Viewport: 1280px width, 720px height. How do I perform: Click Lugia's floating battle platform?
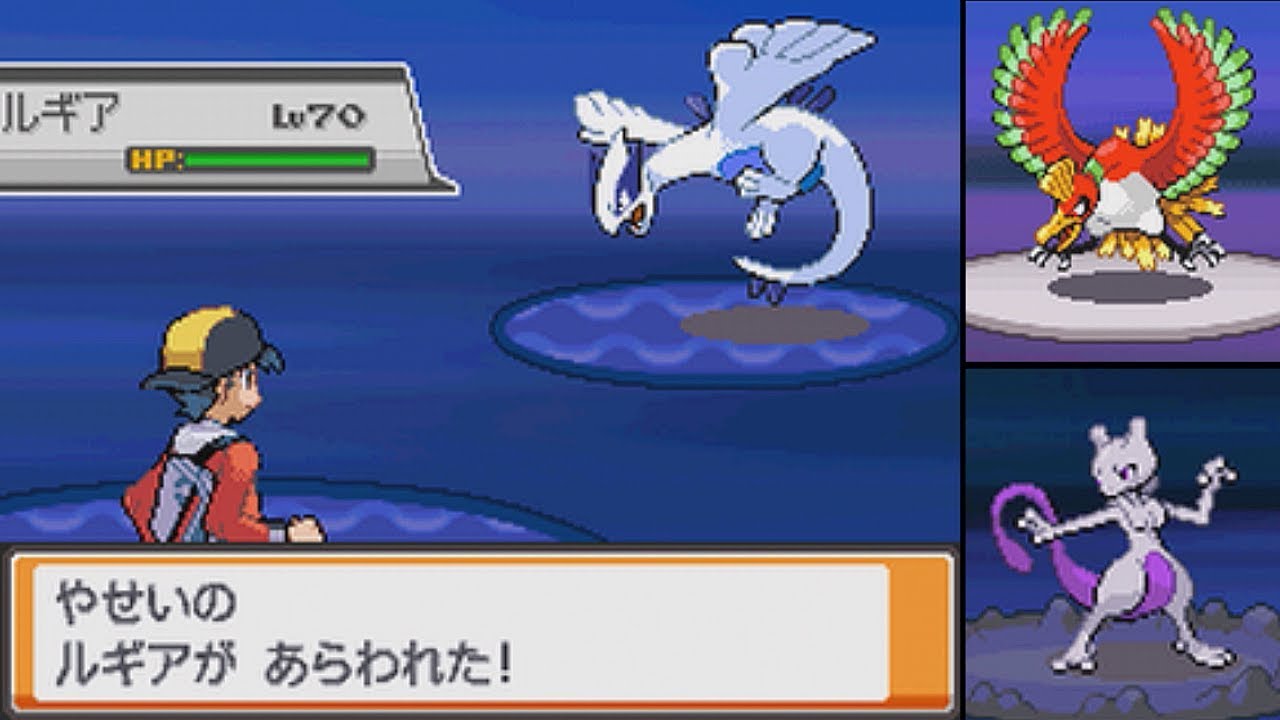(600, 330)
